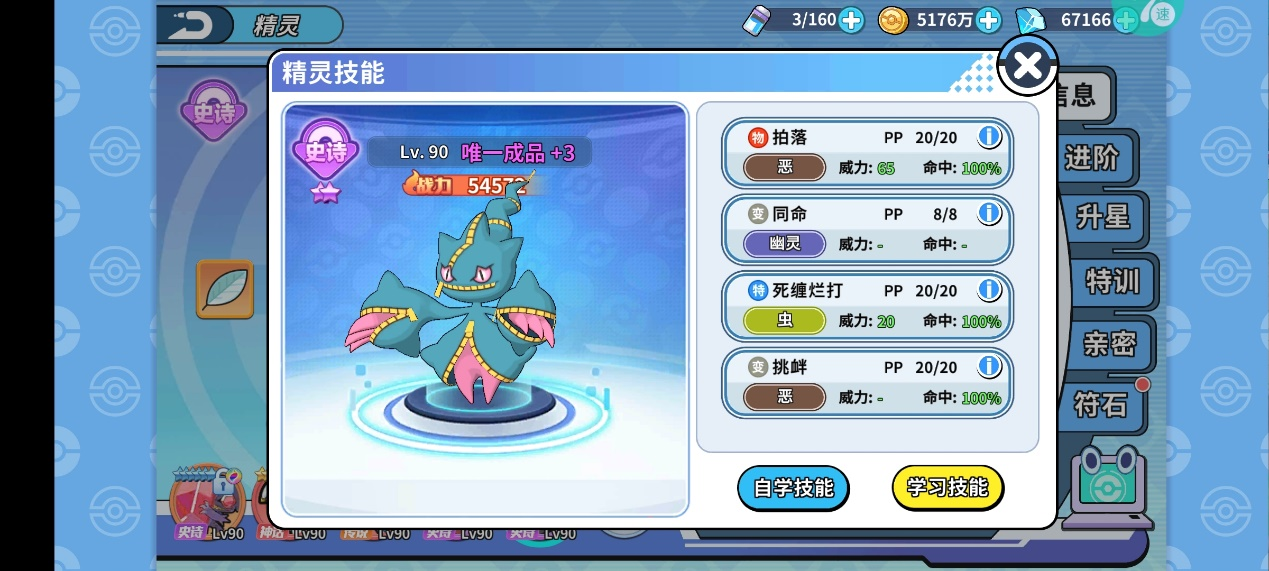Switch to the 亲密 tab
This screenshot has height=571, width=1269.
1109,343
